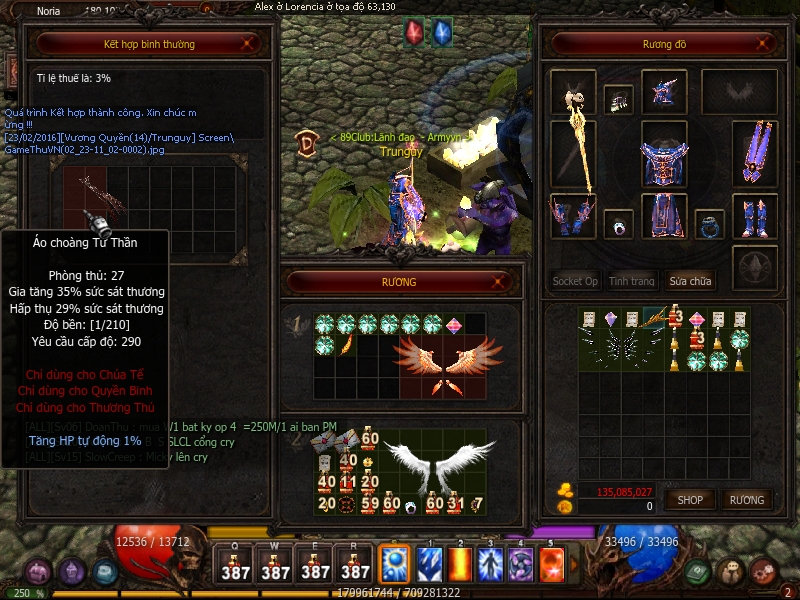The image size is (800, 600).
Task: Pick the pink diamond jewel in chest 1
Action: pos(453,324)
